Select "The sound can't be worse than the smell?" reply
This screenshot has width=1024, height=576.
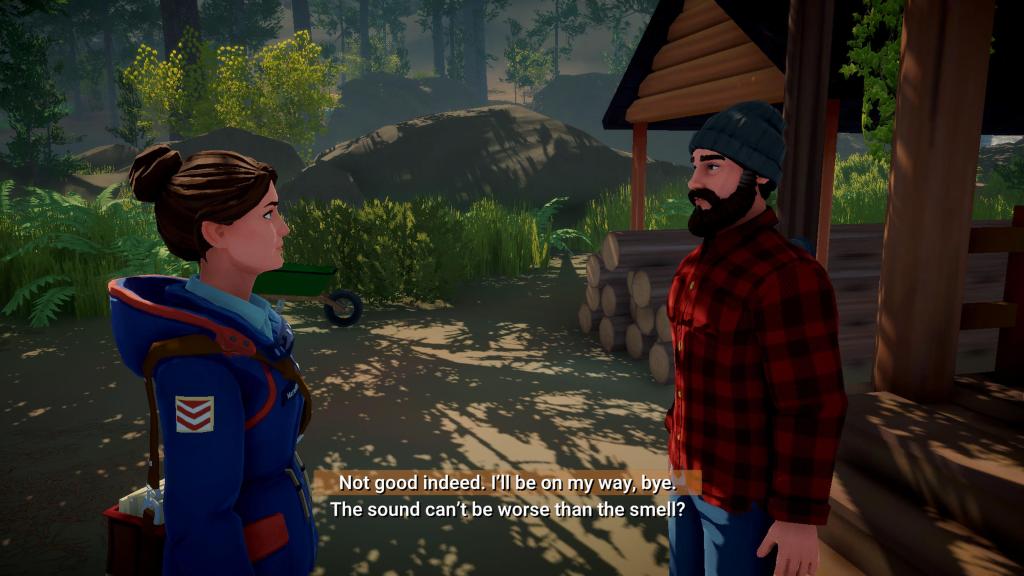507,509
